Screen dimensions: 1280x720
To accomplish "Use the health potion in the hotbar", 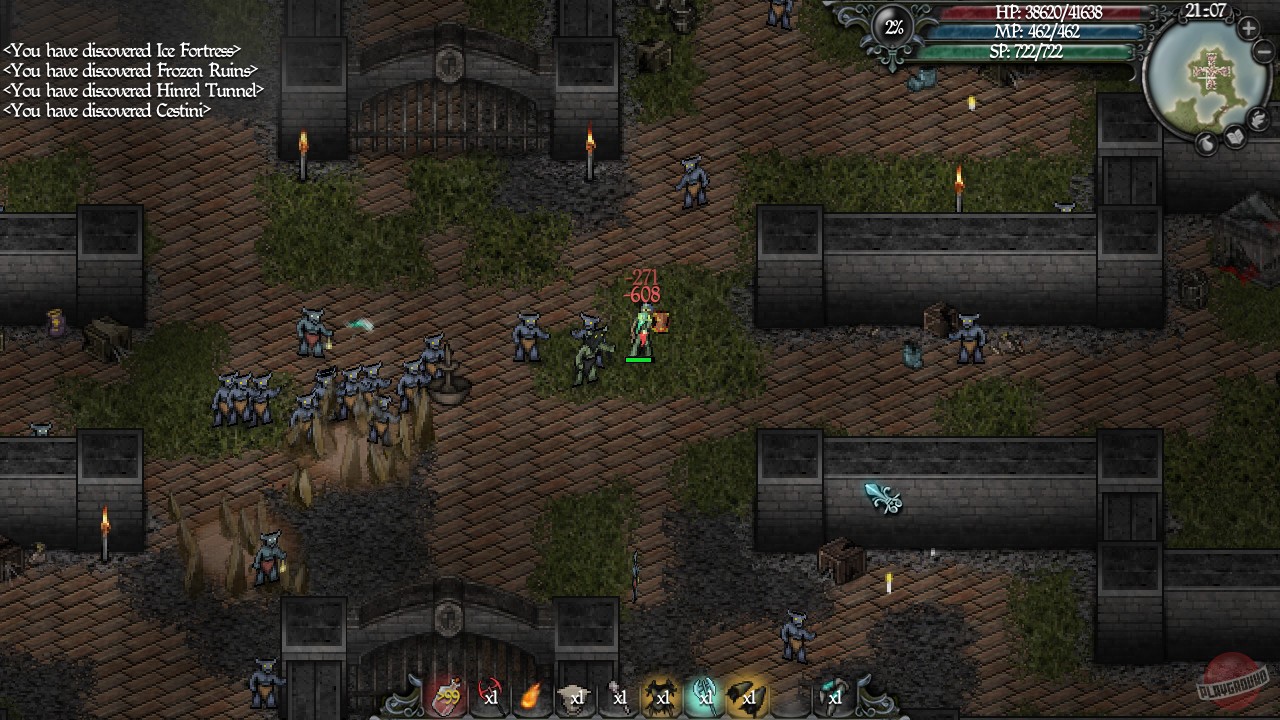I will coord(445,700).
